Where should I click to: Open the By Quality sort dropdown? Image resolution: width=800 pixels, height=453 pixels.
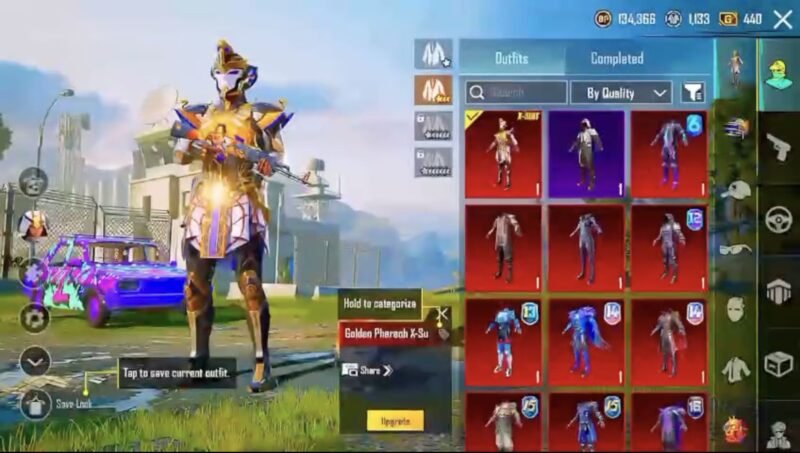coord(620,93)
